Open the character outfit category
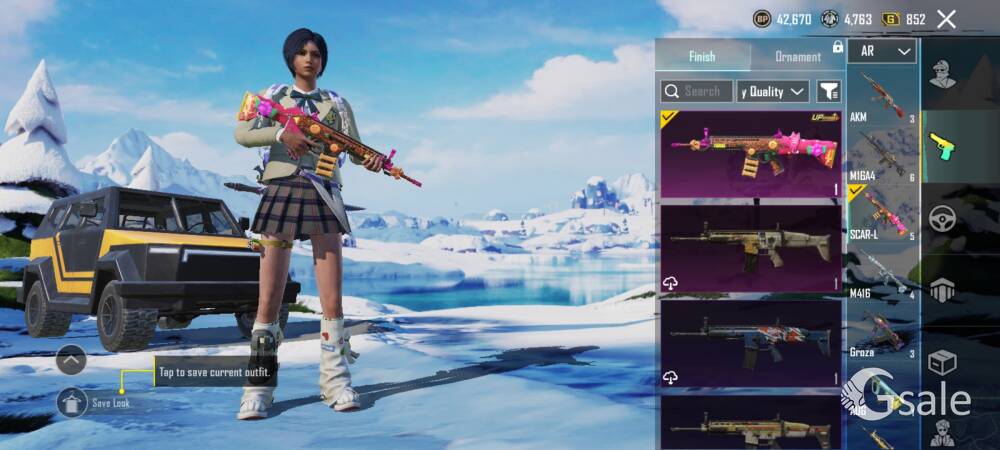1000x450 pixels. [942, 73]
